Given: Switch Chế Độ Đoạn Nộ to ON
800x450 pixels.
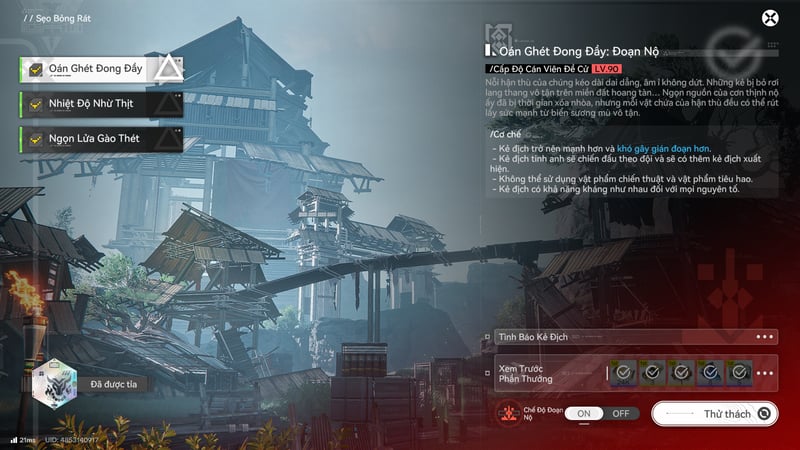Looking at the screenshot, I should point(584,413).
